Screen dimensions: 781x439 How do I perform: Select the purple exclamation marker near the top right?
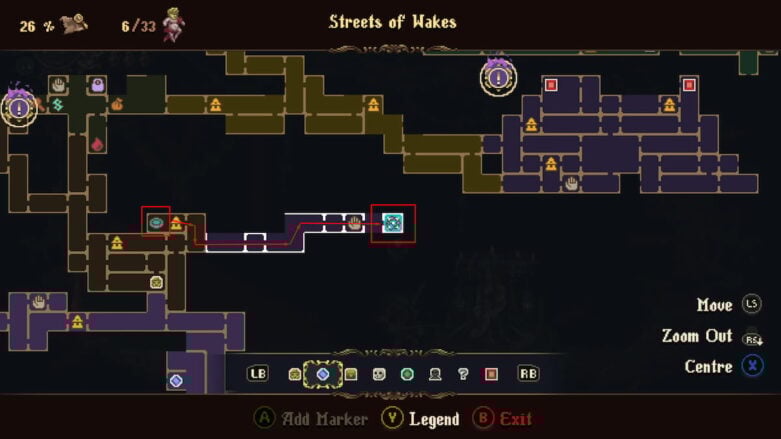pos(498,77)
